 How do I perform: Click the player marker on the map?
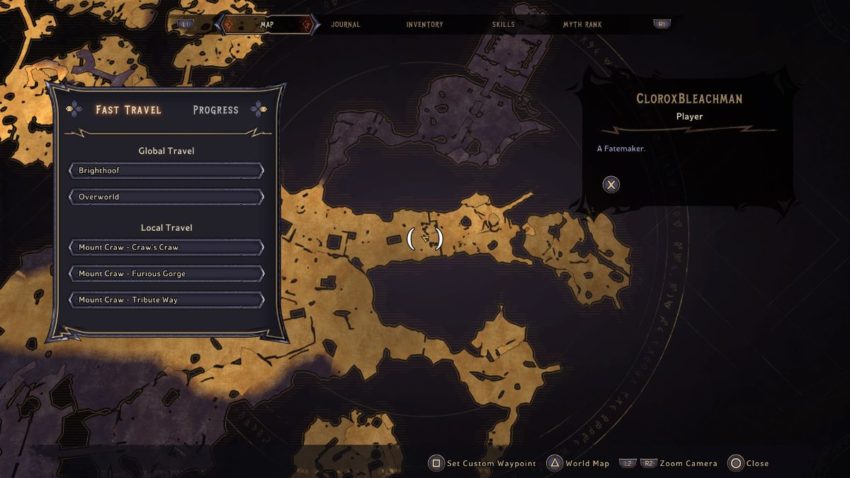point(425,237)
